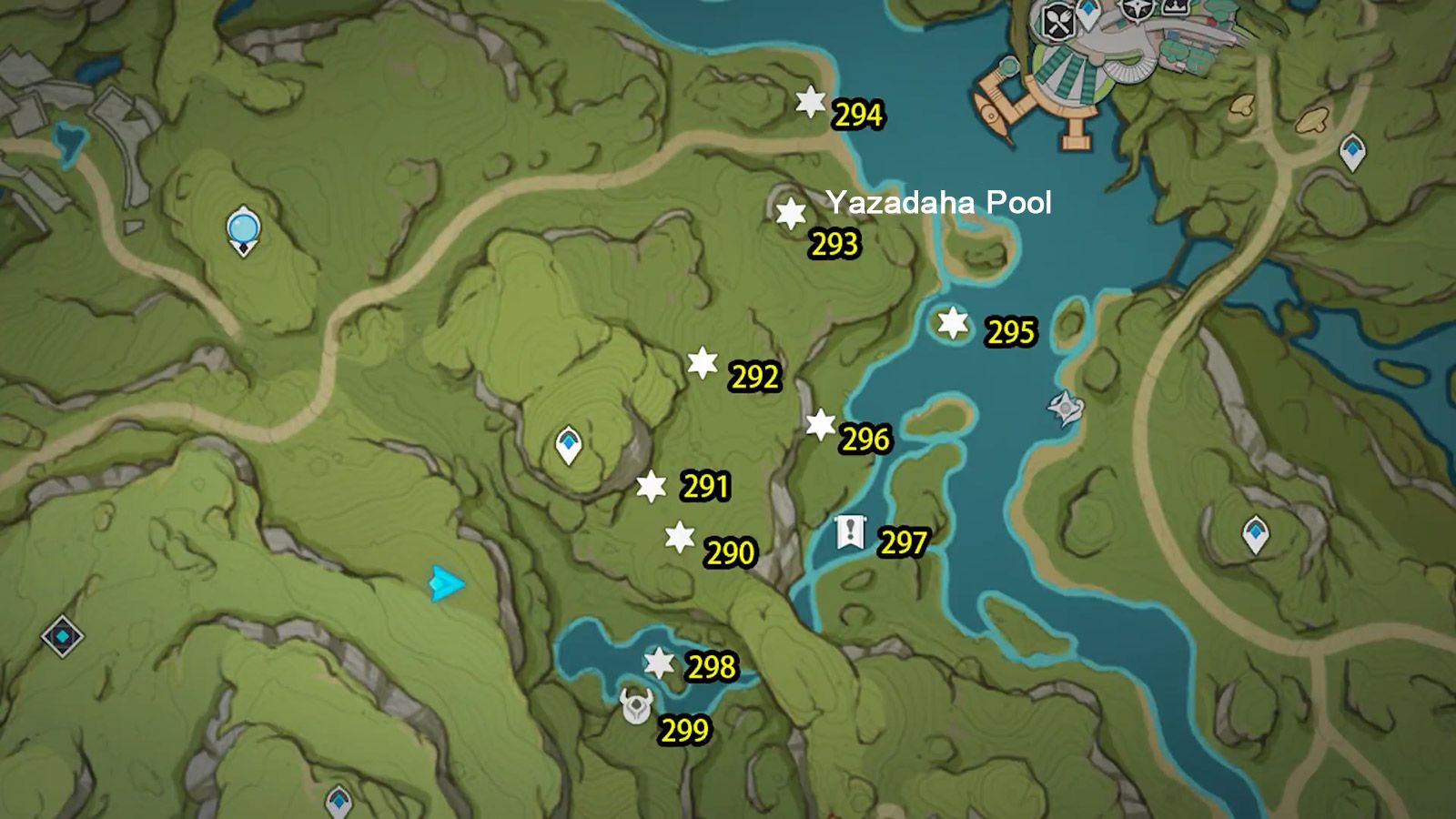Select star pin 298 in the pond
The width and height of the screenshot is (1456, 819).
click(659, 663)
